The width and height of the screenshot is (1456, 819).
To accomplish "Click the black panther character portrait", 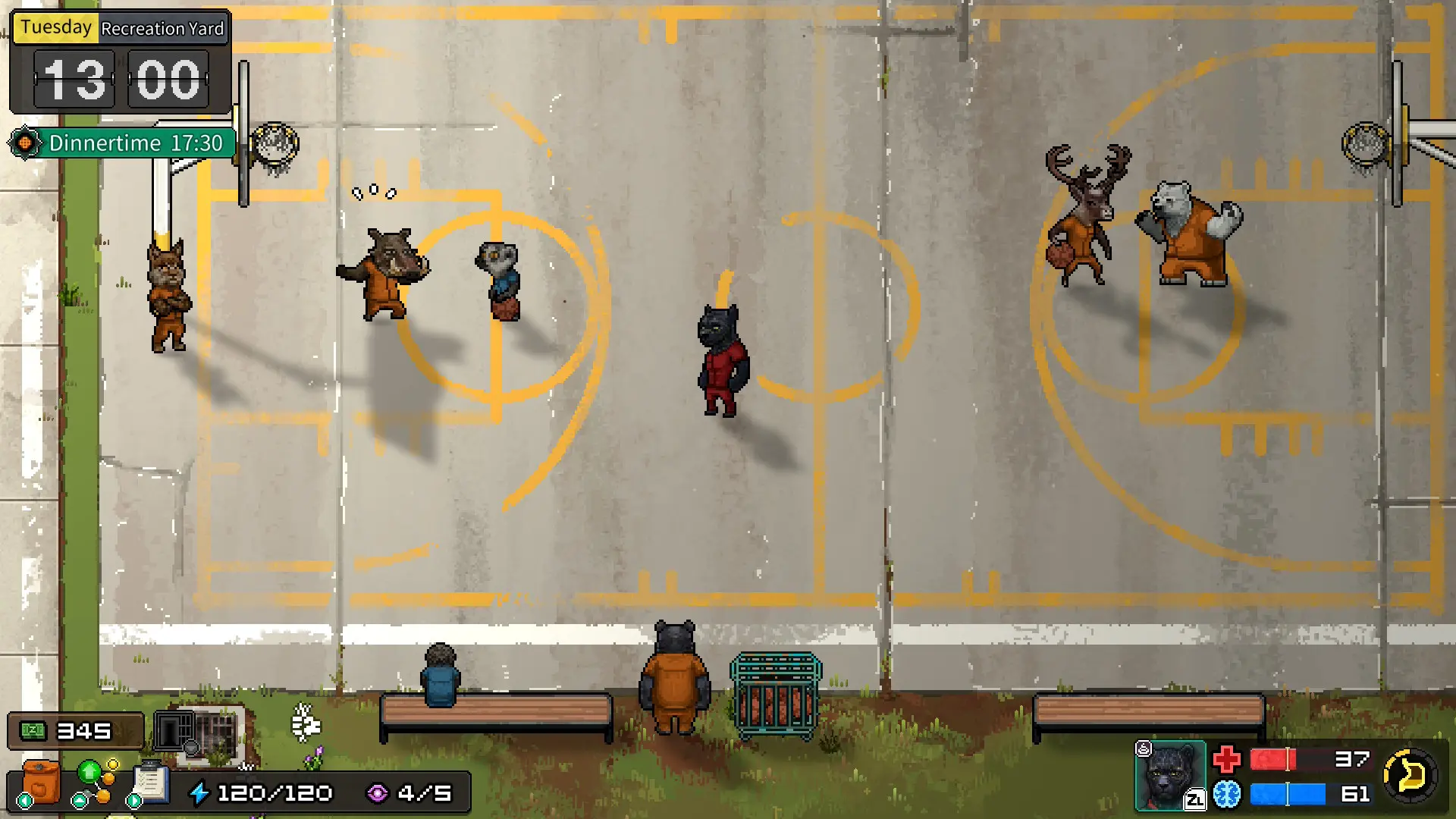I will (x=1170, y=776).
